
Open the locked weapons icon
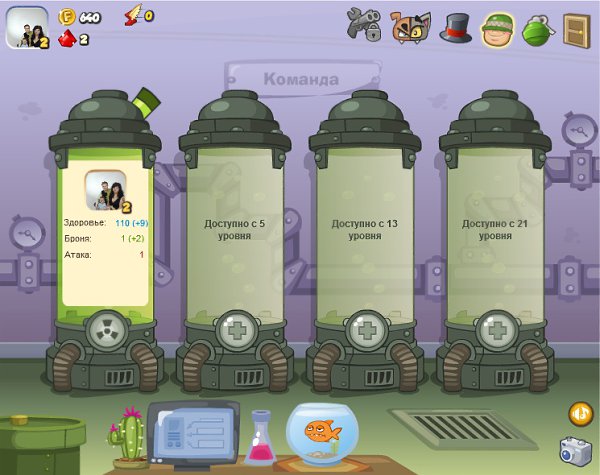(x=364, y=25)
